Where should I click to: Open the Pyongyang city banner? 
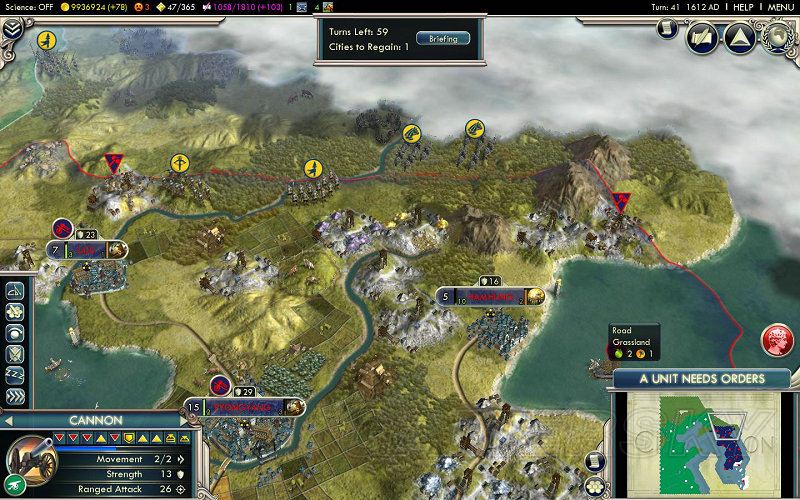245,407
